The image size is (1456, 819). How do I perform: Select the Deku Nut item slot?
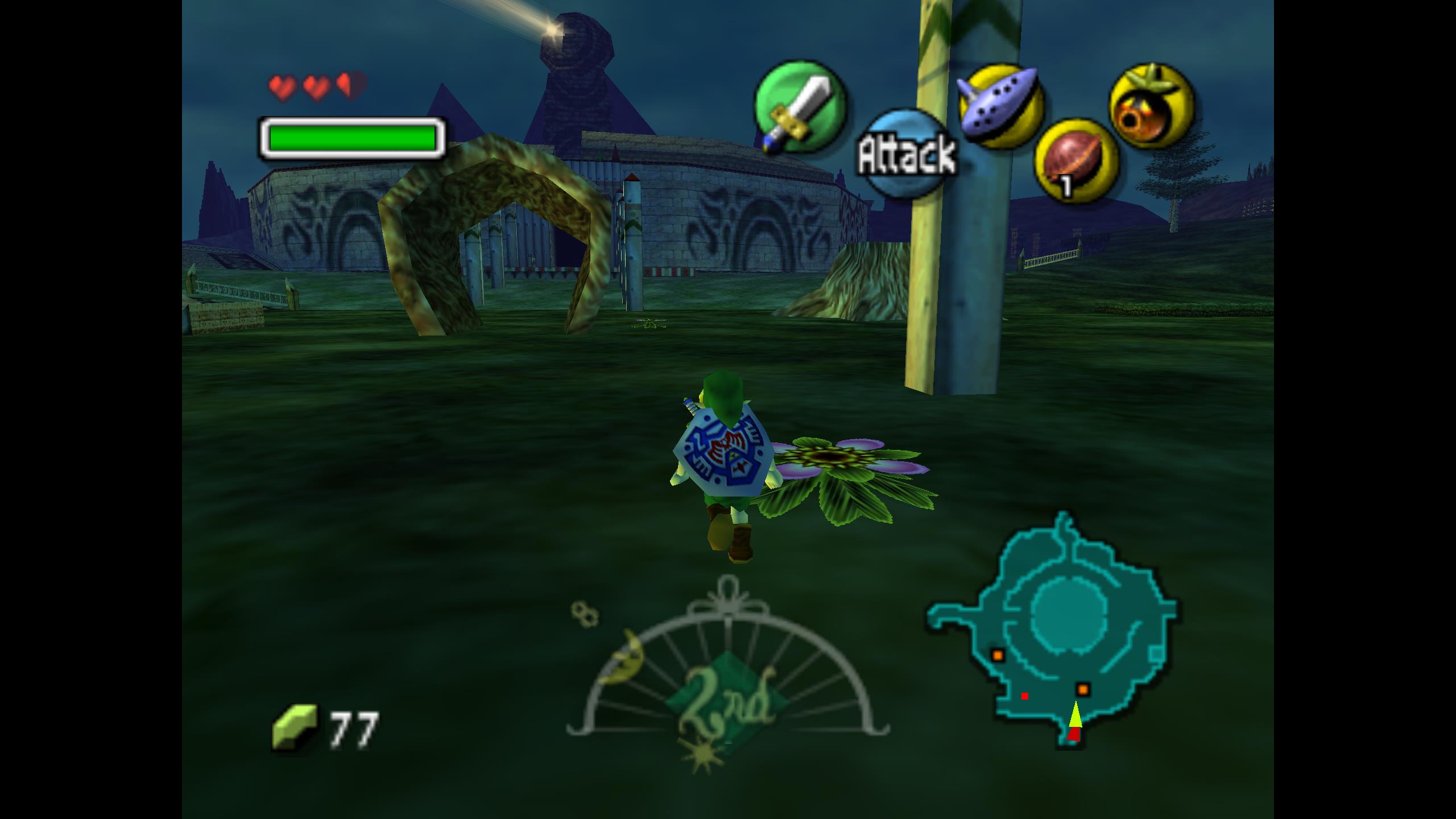point(1076,161)
